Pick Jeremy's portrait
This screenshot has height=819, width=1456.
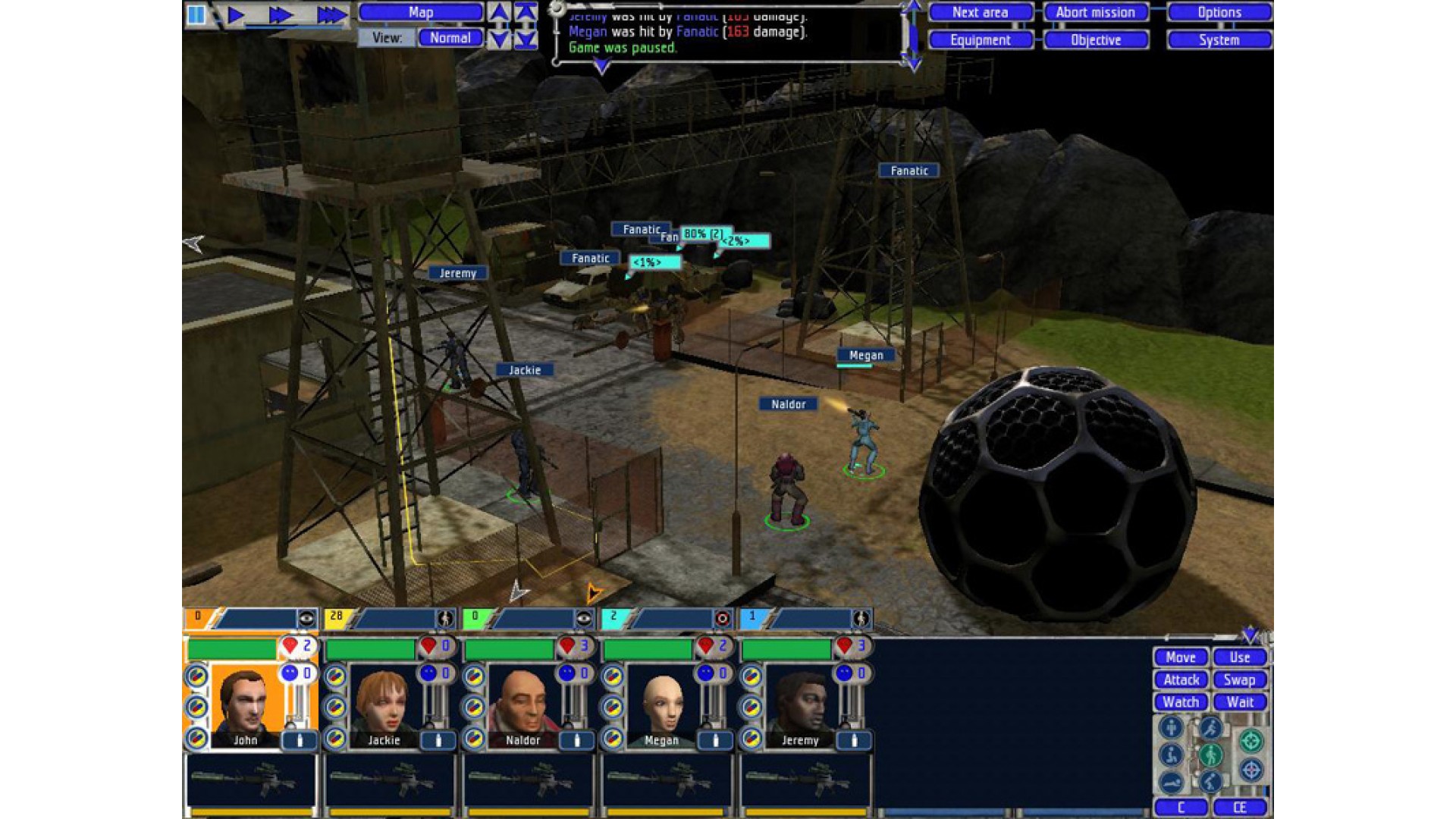click(x=800, y=705)
